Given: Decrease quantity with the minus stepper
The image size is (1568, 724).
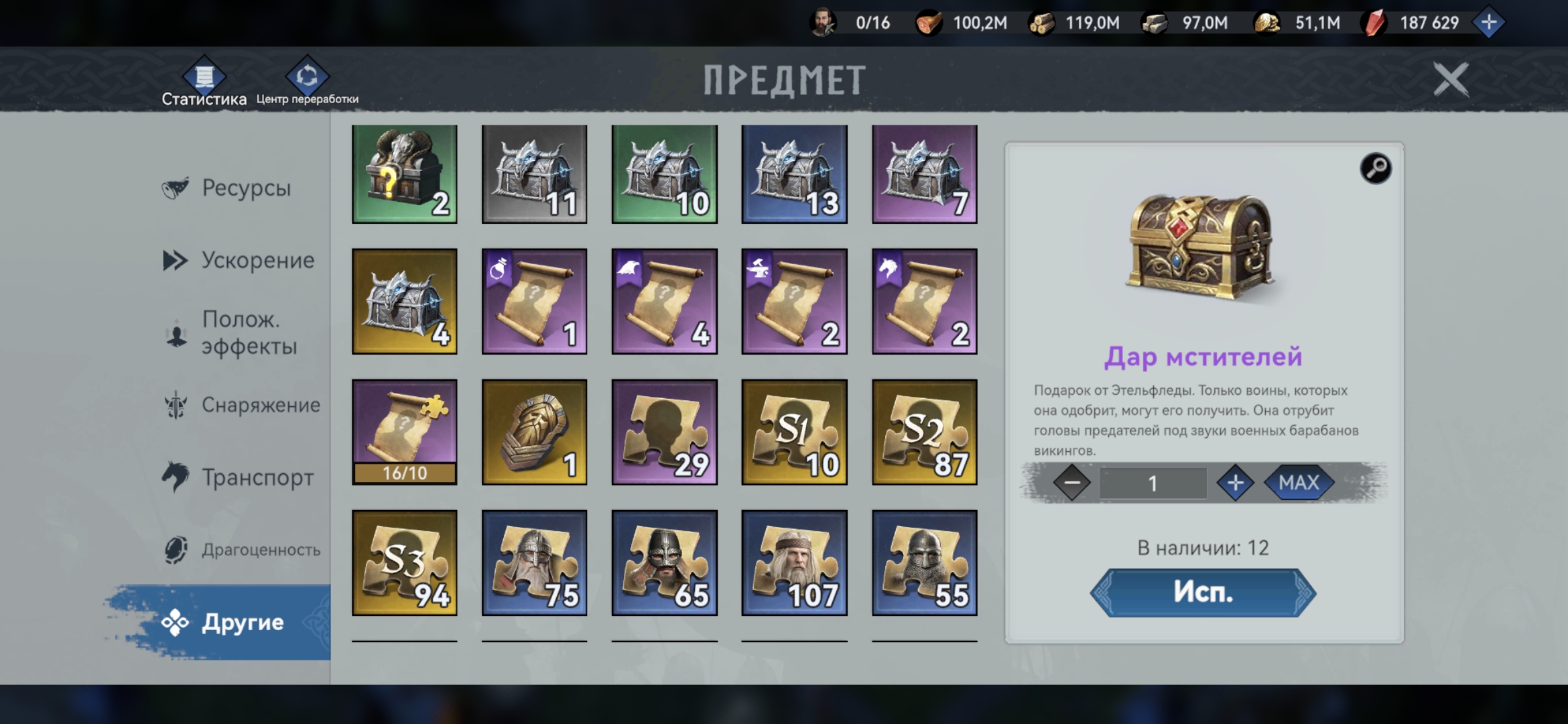Looking at the screenshot, I should click(x=1071, y=483).
